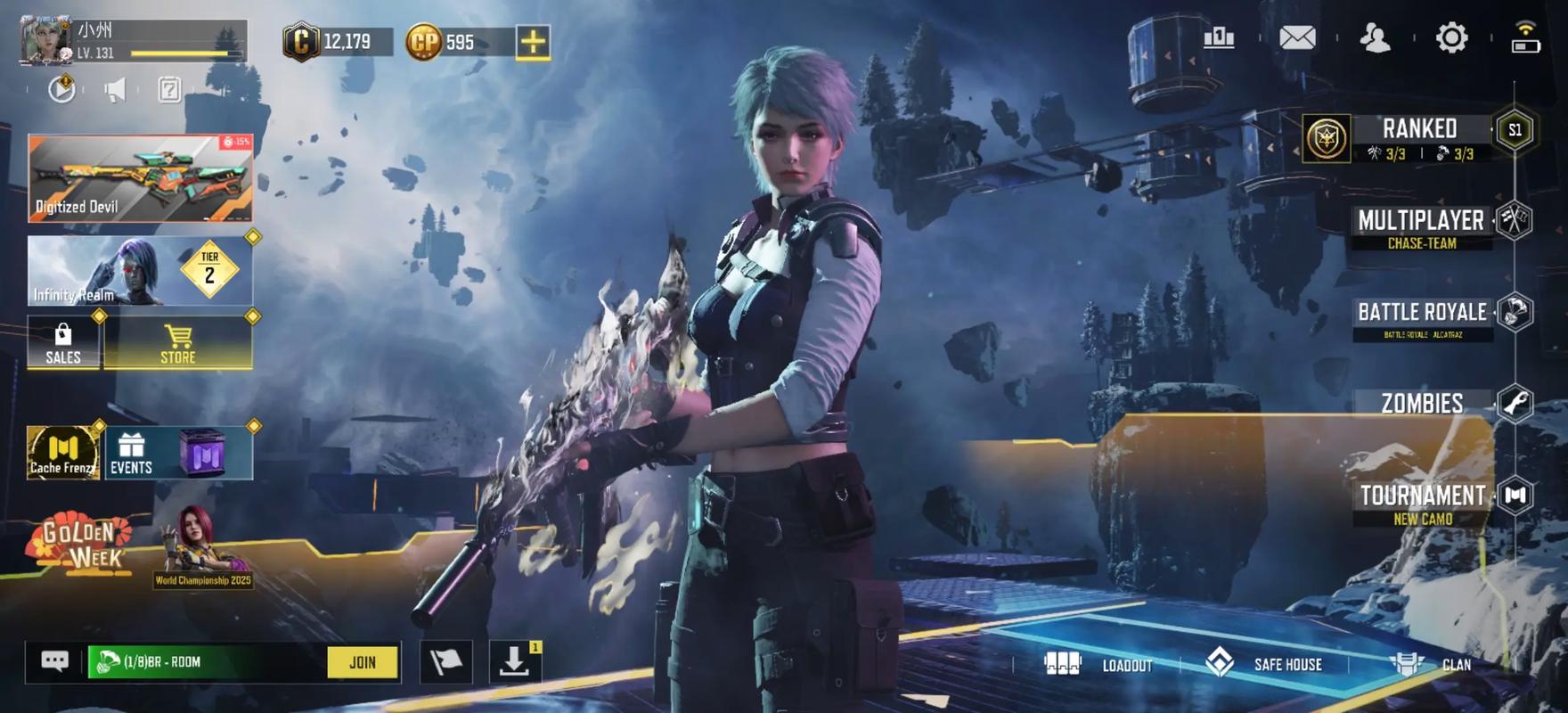Show the leaderboard podium icon
Screen dimensions: 1568x713
point(1219,38)
